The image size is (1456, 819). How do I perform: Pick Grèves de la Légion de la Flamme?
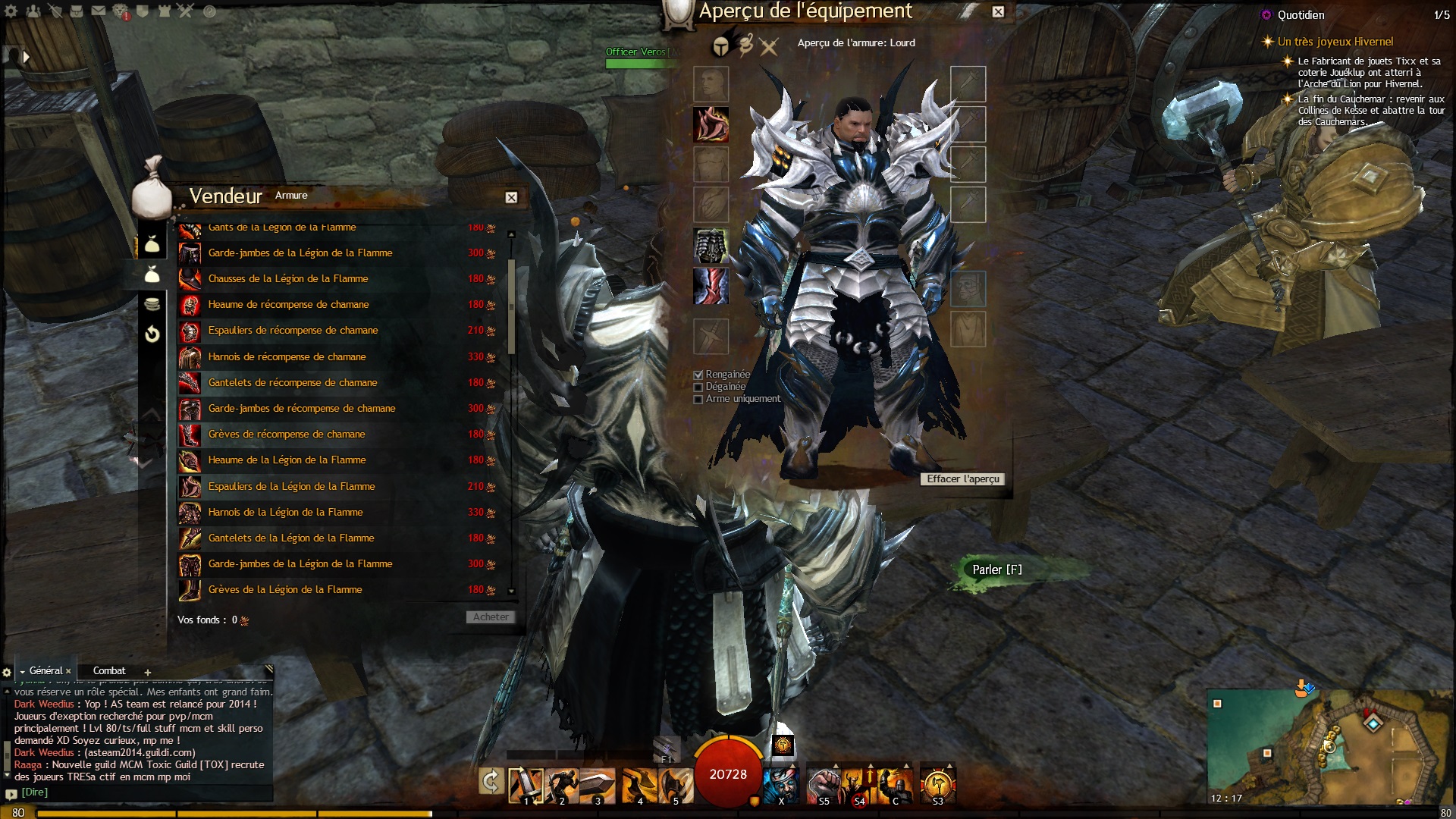pos(285,590)
